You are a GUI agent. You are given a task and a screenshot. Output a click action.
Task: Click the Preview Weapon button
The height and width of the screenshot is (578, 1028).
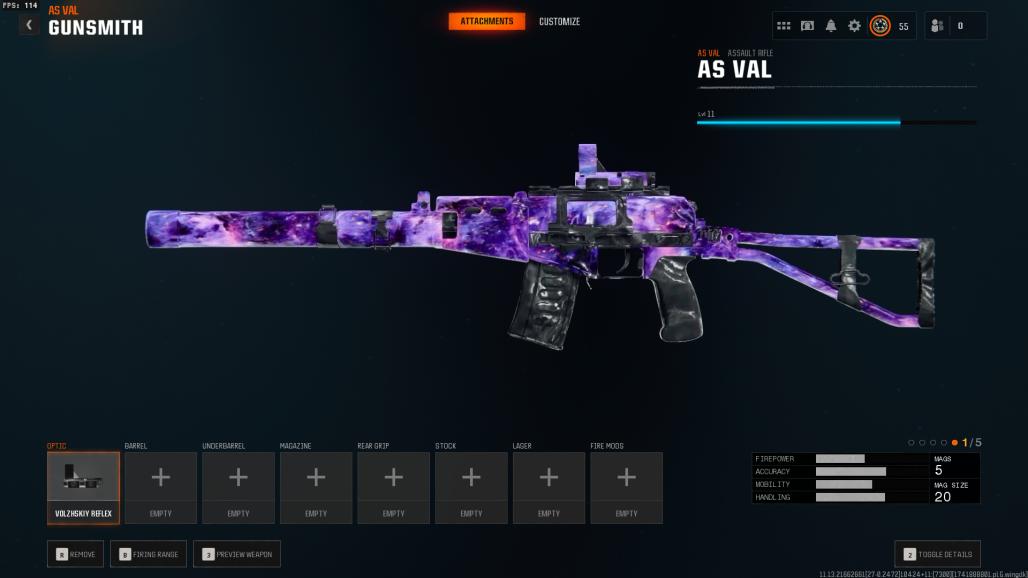tap(237, 554)
